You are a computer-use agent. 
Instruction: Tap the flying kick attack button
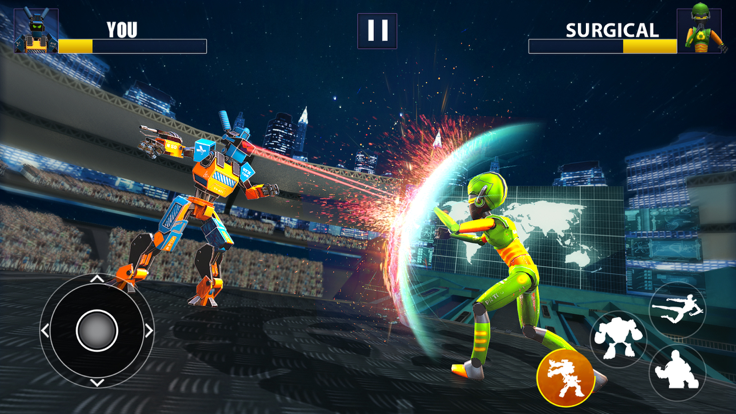(677, 310)
